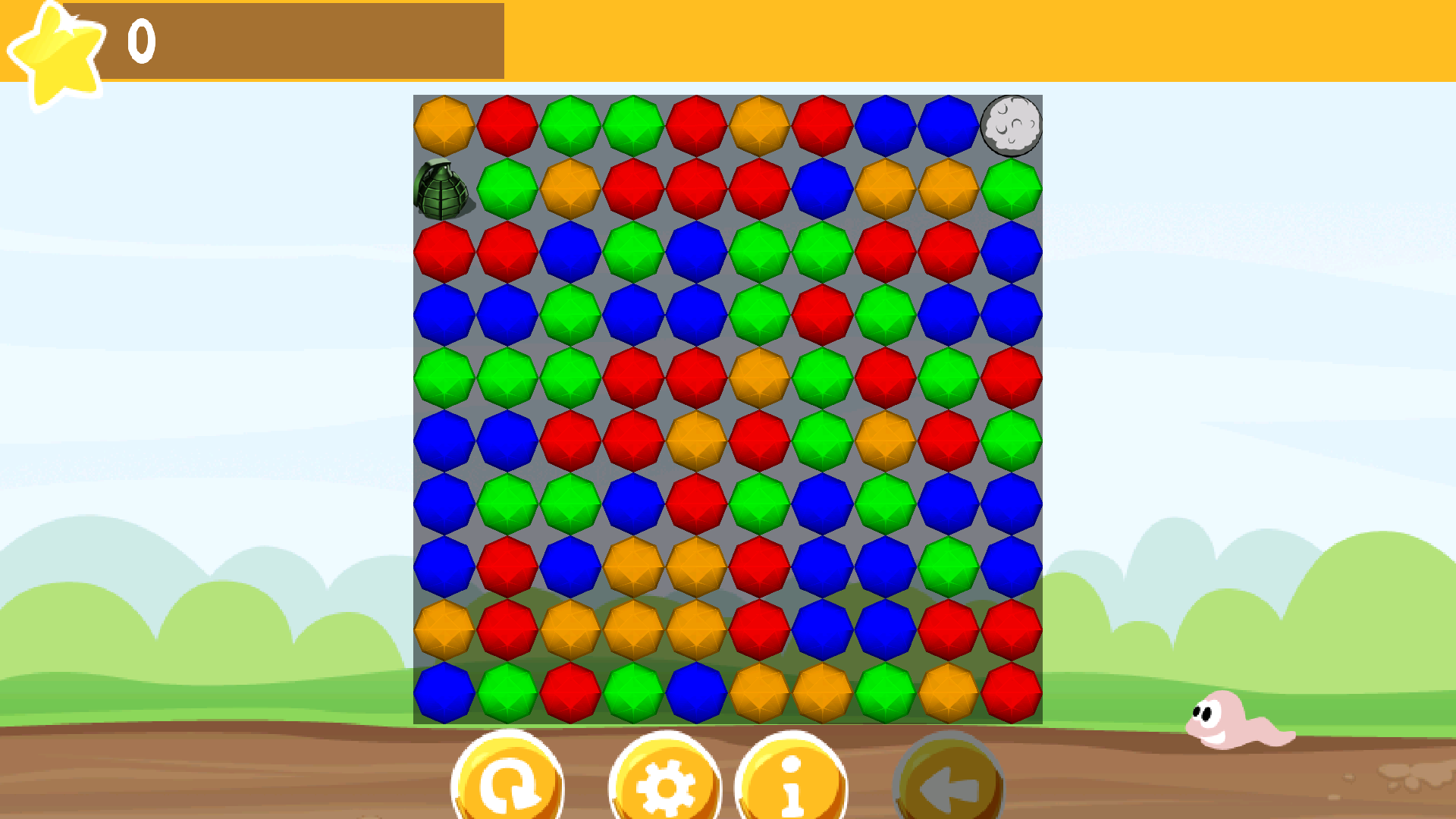Screen dimensions: 1456x819
Task: Click the moon ball in the top-right corner
Action: pos(1012,126)
